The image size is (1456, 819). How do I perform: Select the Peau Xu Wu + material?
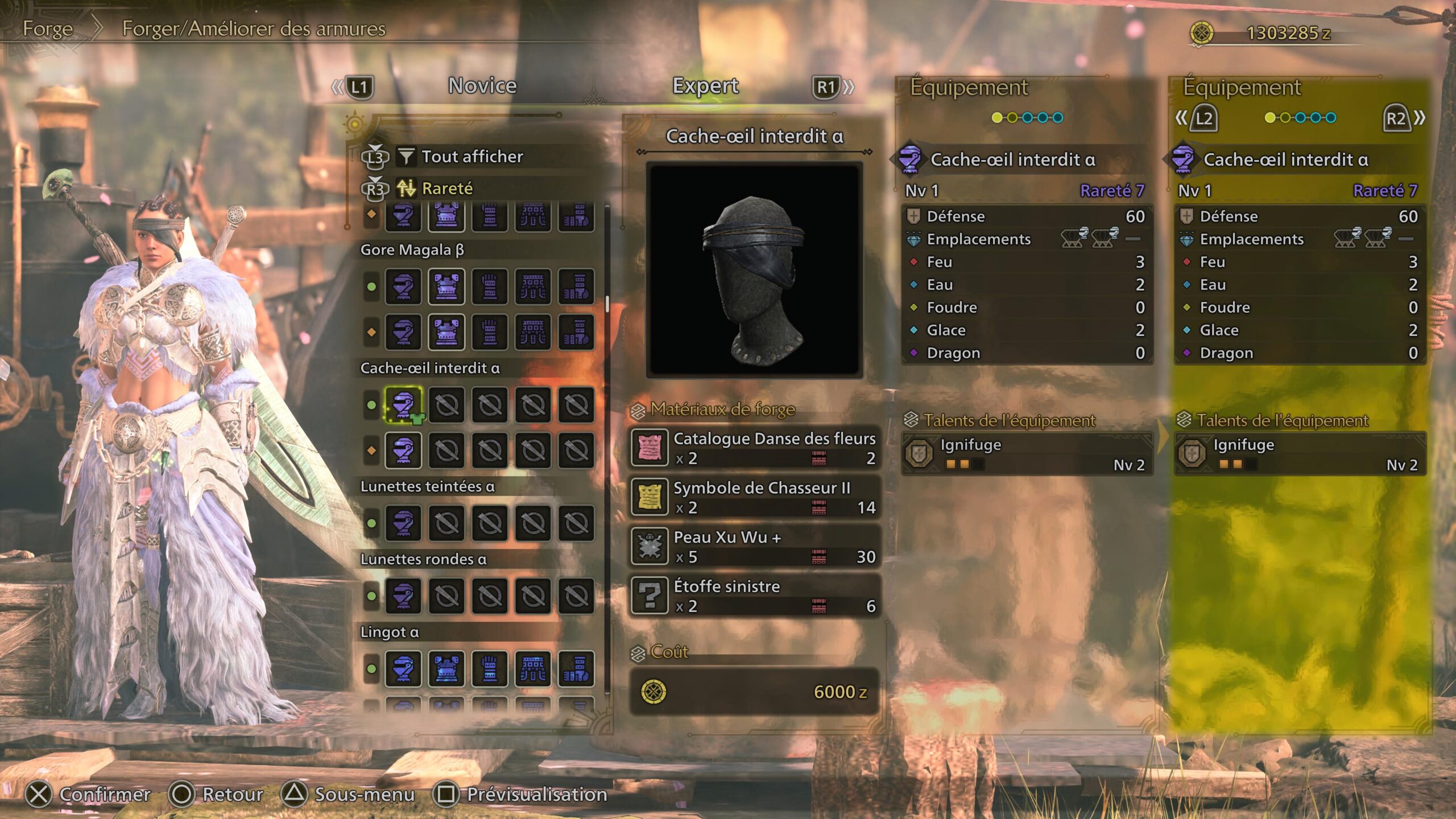pos(754,547)
